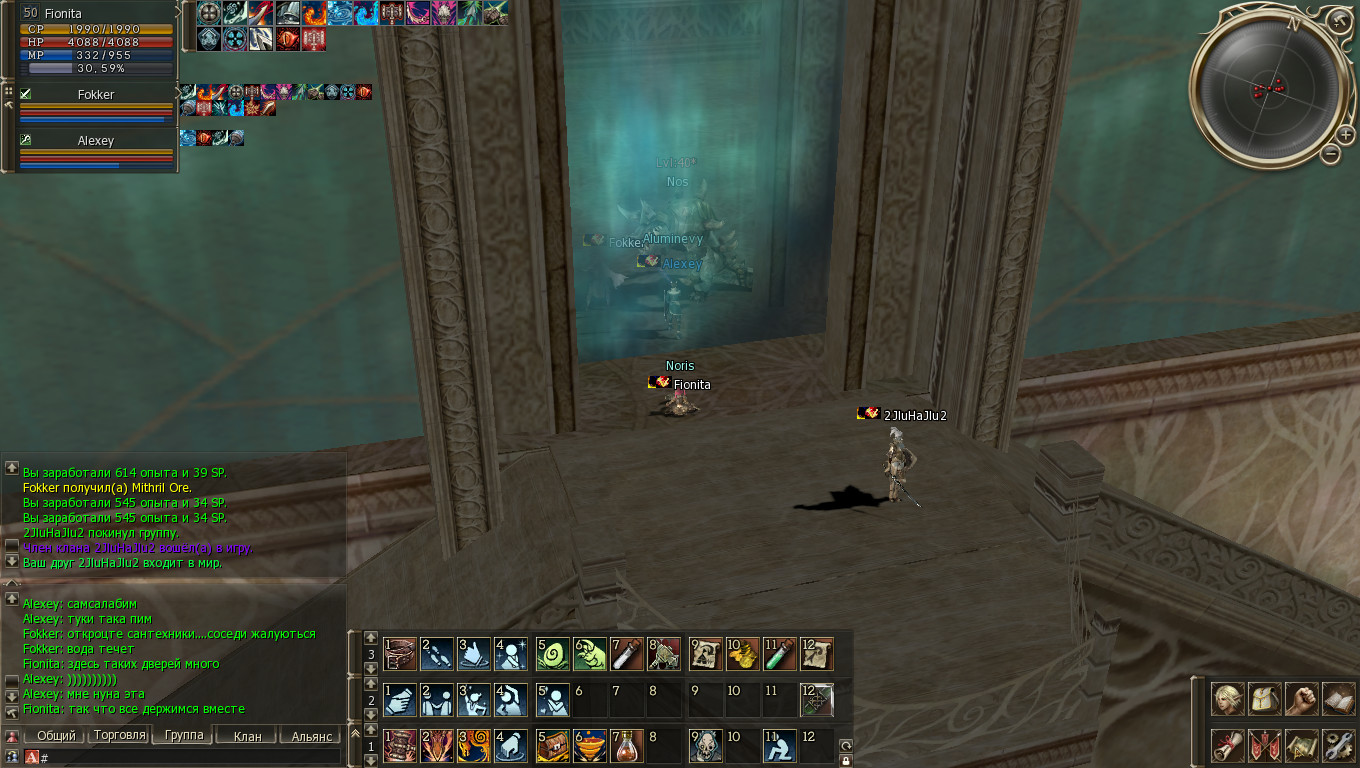Select the Альянс chat tab
This screenshot has height=768, width=1360.
pos(311,736)
